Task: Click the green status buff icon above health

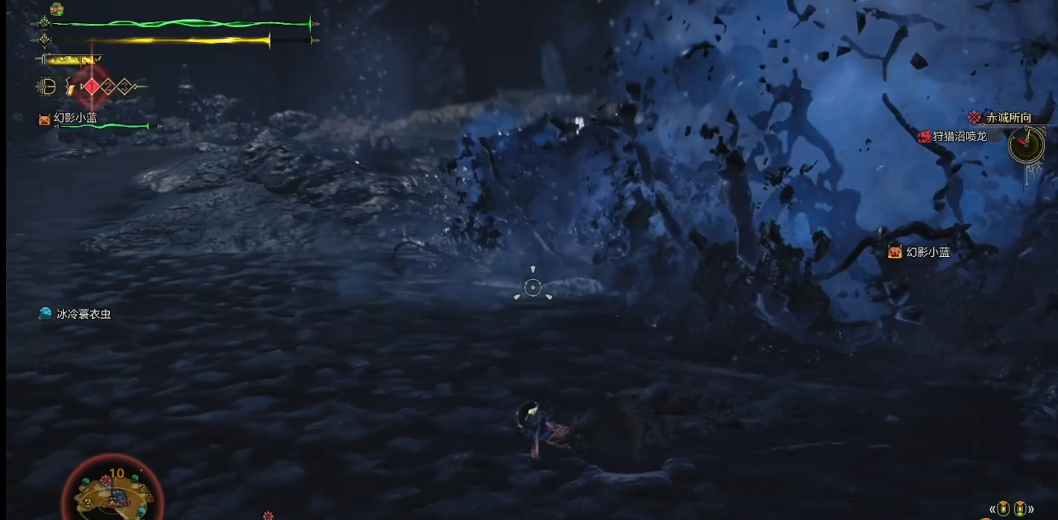Action: 57,9
